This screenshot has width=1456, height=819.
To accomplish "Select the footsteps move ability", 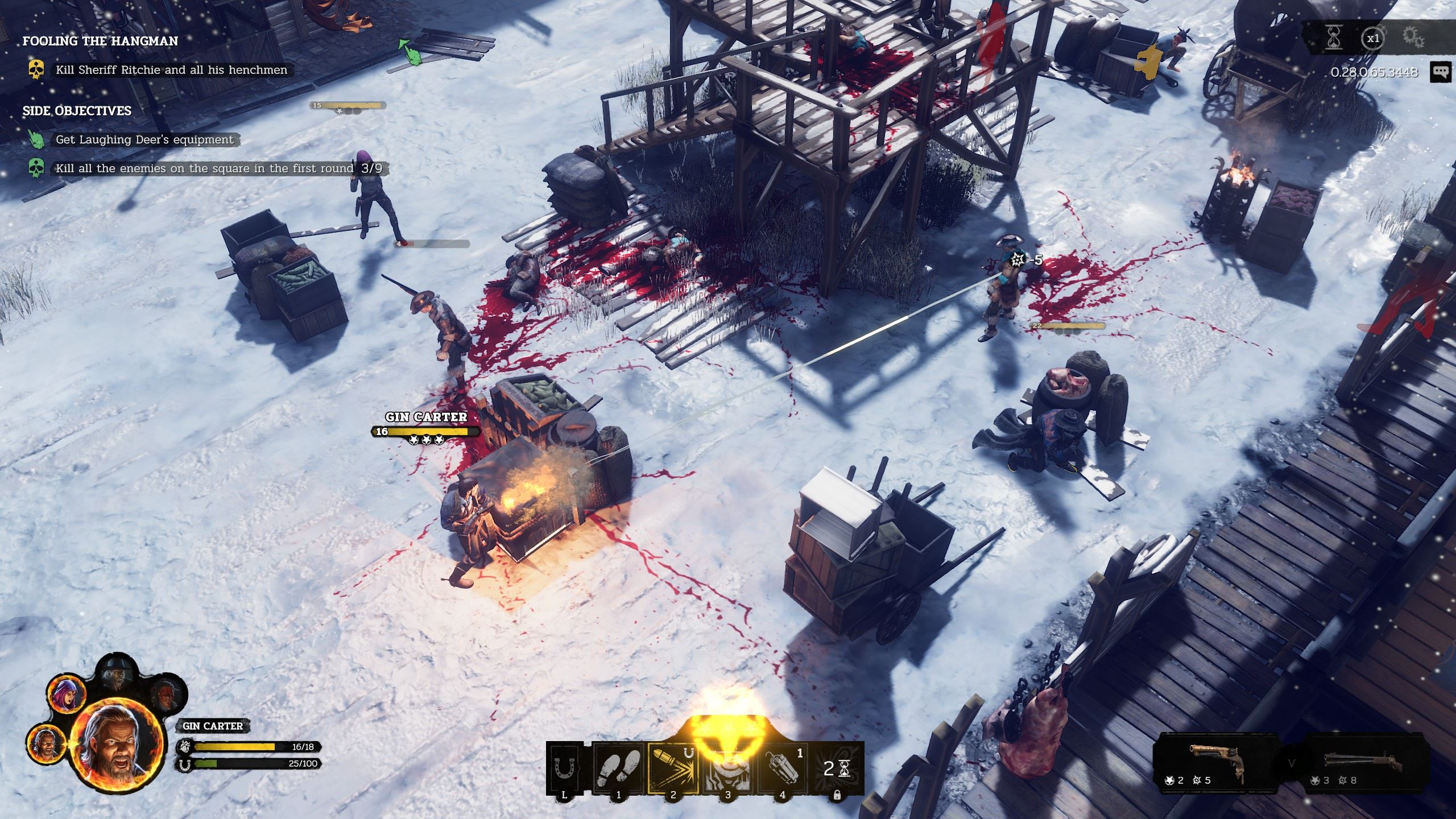I will click(619, 769).
